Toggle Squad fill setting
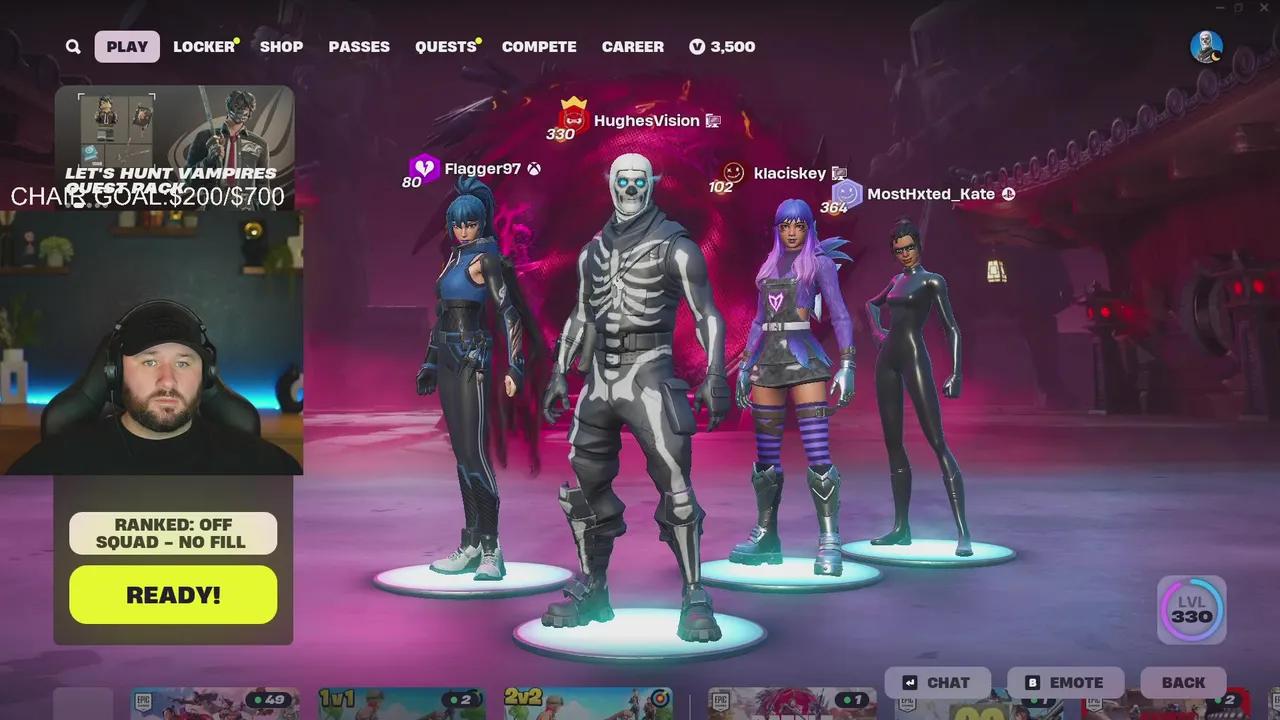The width and height of the screenshot is (1280, 720). click(x=172, y=541)
